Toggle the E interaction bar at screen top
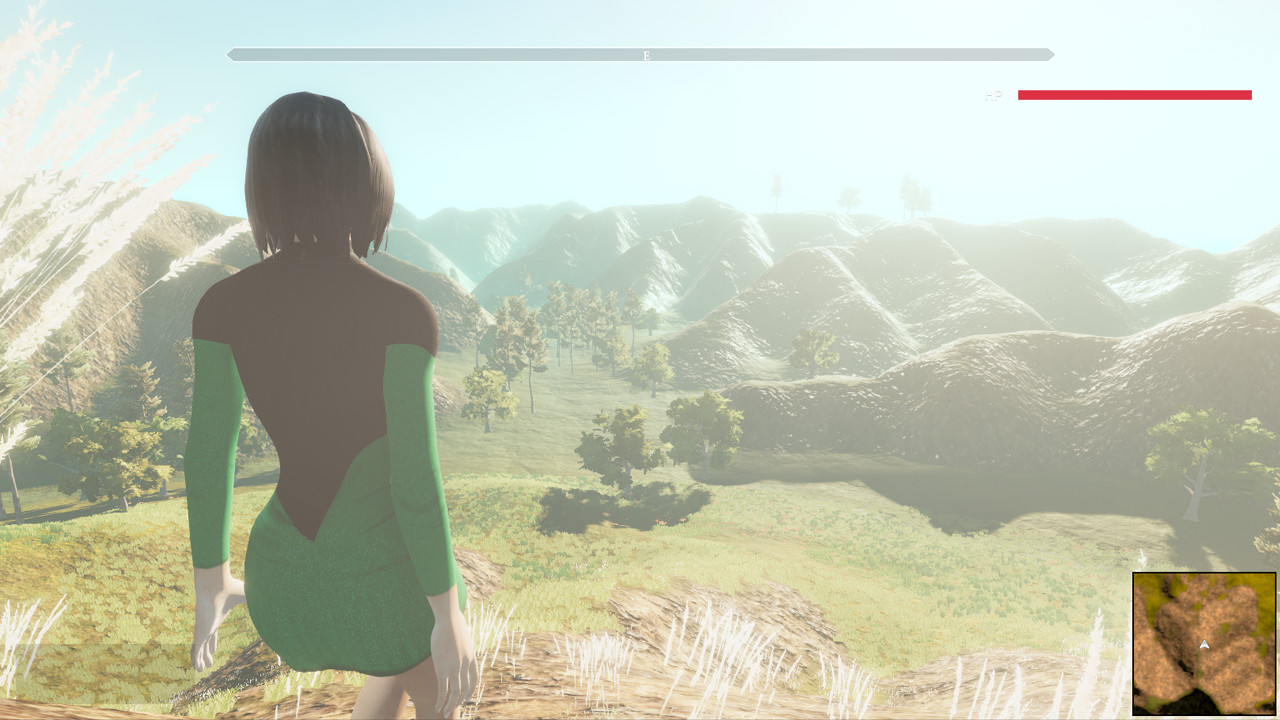Screen dimensions: 1280x720 tap(646, 56)
